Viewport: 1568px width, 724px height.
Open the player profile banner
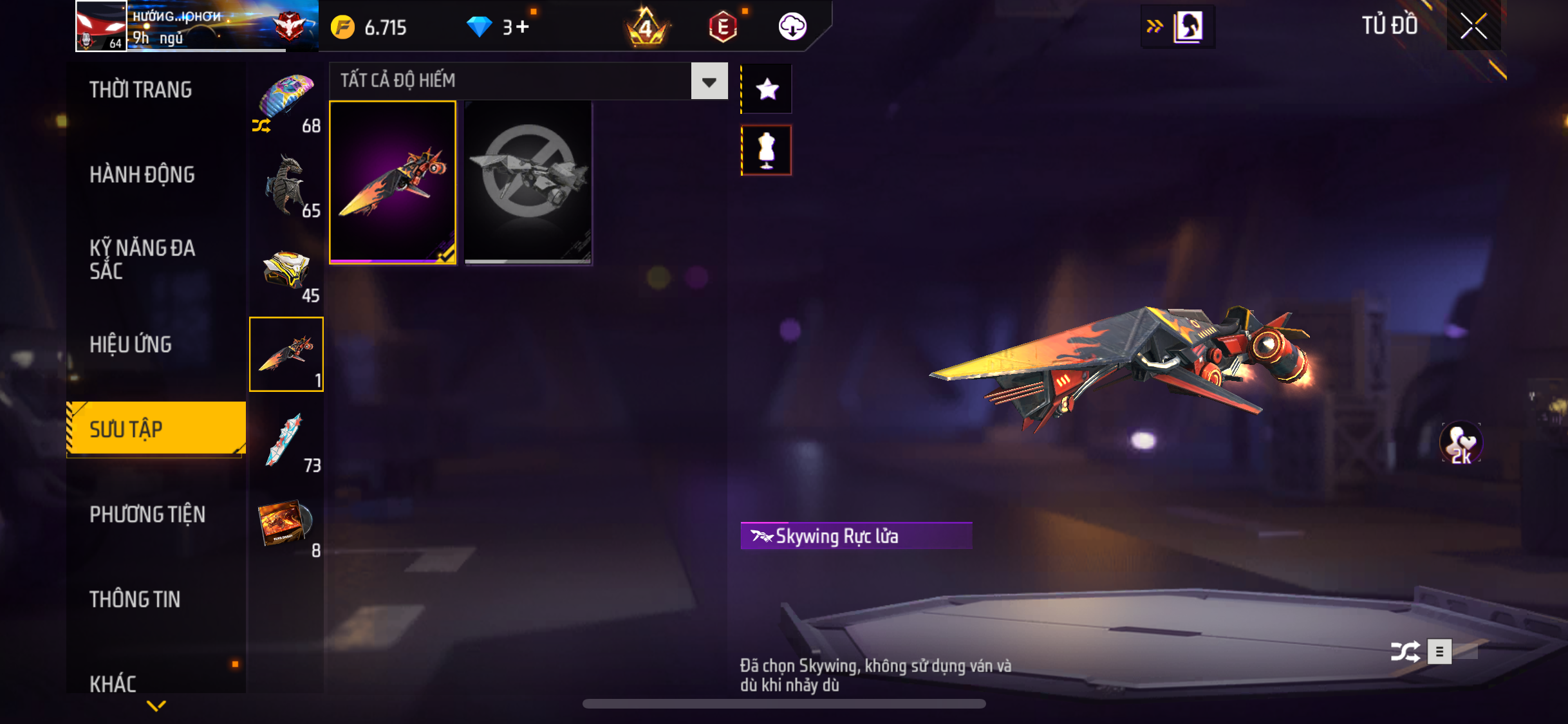tap(196, 26)
